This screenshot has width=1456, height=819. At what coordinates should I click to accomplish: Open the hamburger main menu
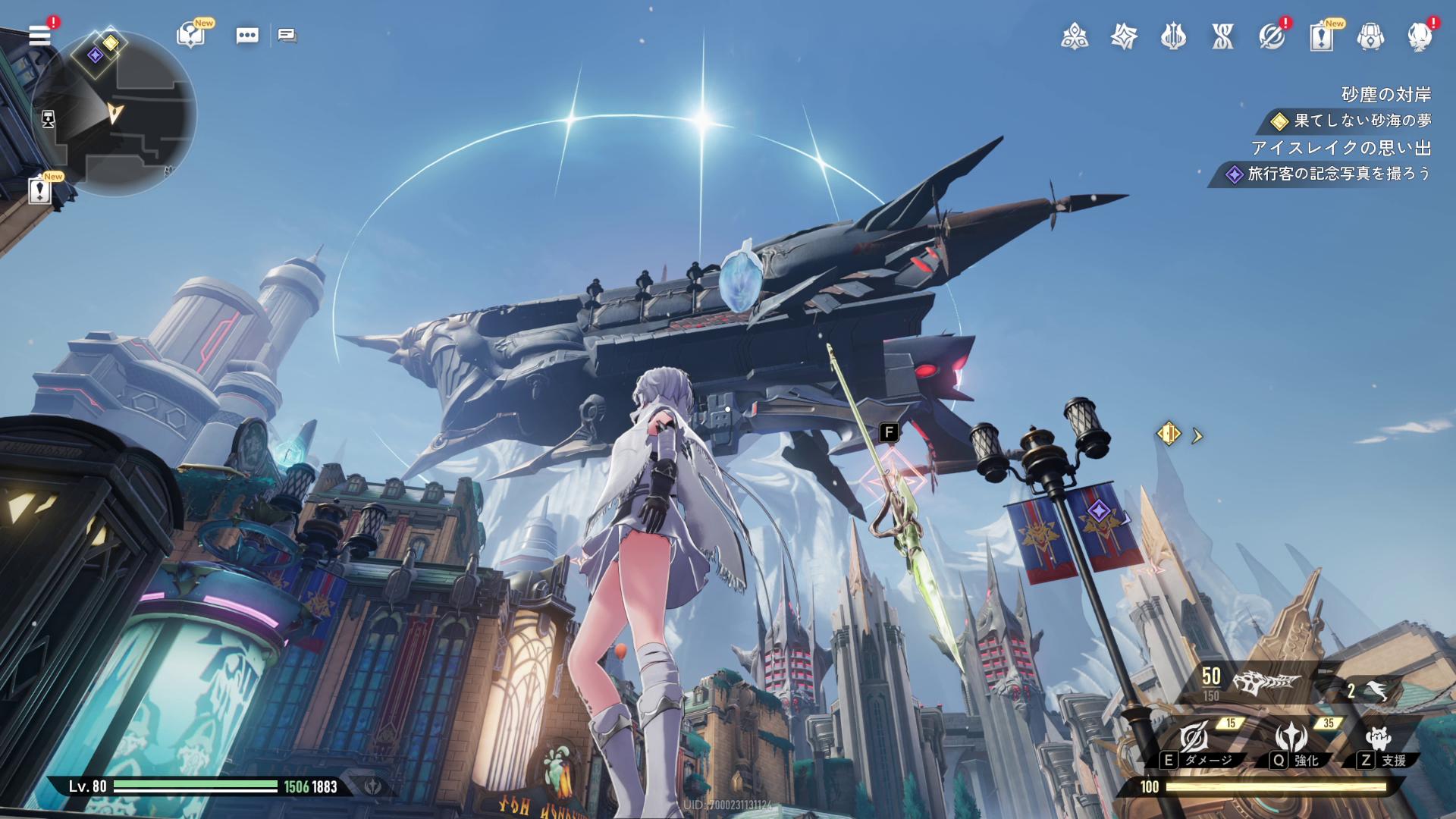[x=39, y=36]
